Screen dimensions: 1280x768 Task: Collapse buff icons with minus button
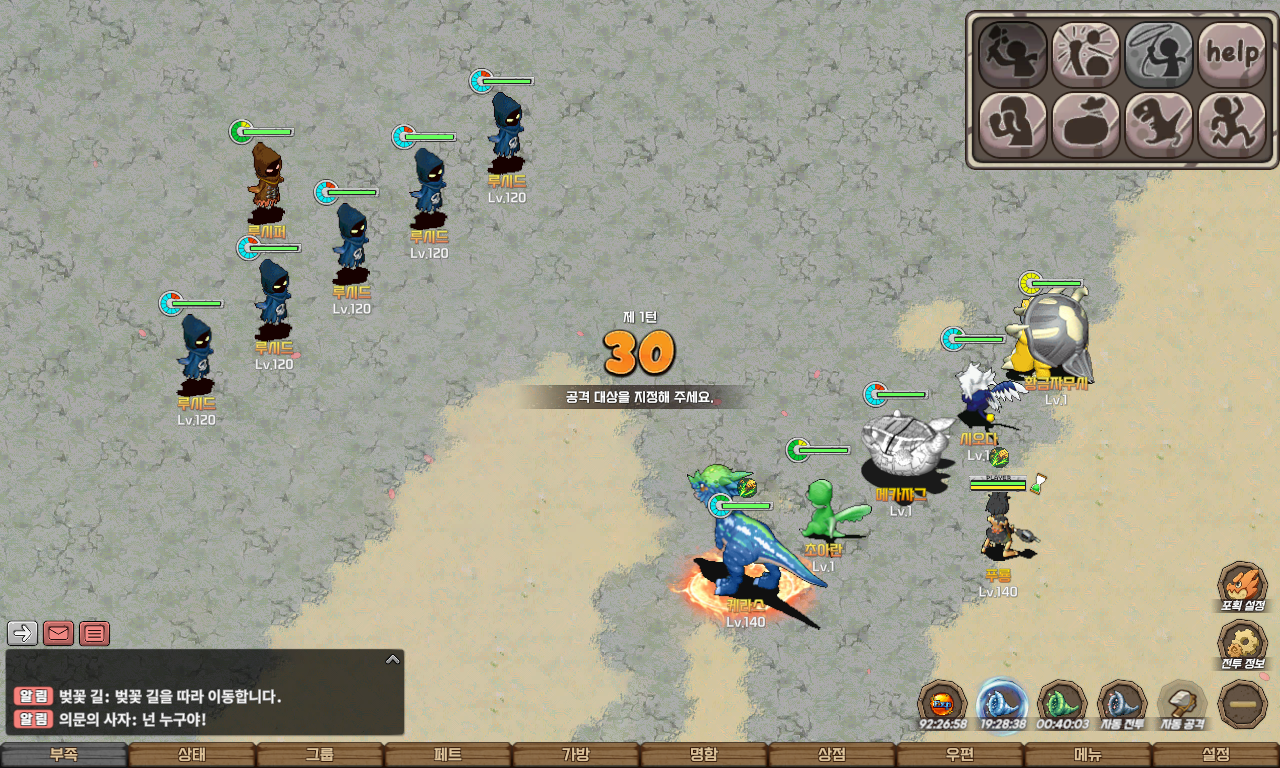point(1243,704)
